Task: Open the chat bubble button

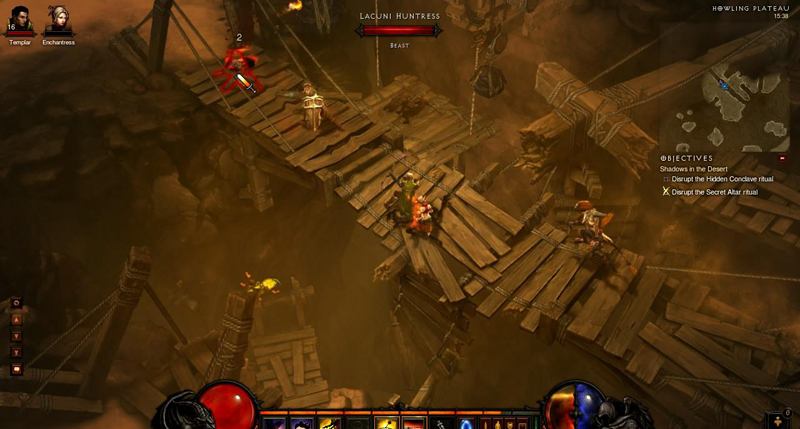Action: (16, 369)
